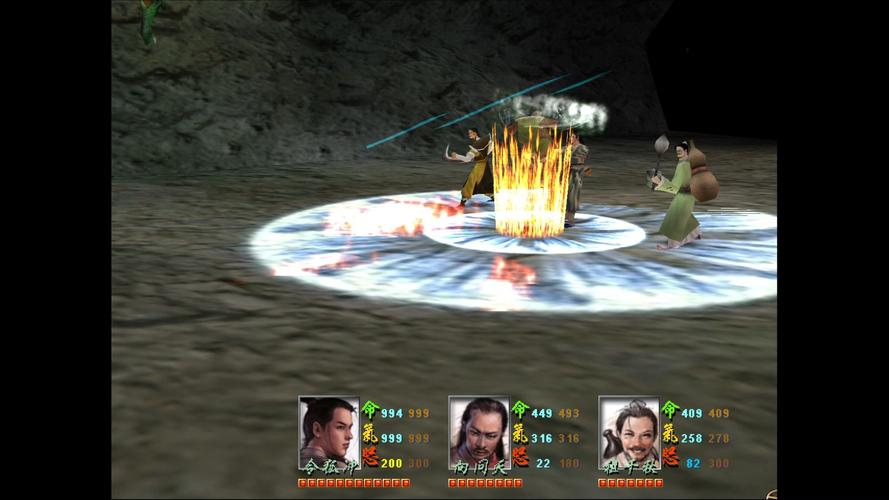
Task: Select Linghu Chong's (令狐冲) portrait
Action: point(328,431)
